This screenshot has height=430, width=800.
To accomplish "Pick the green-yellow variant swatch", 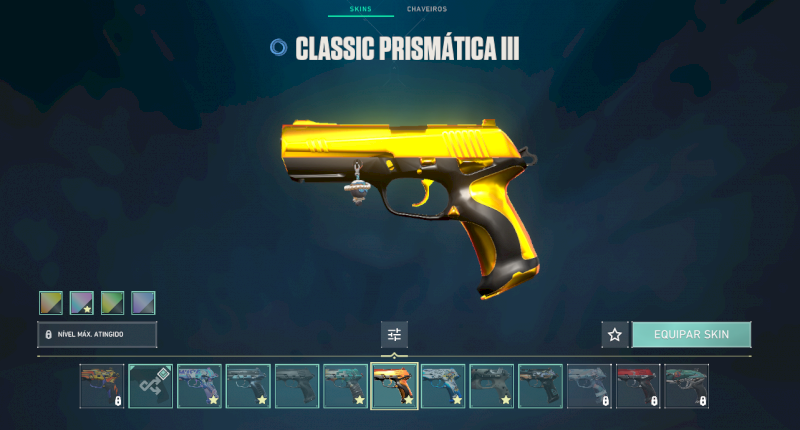I will 113,302.
